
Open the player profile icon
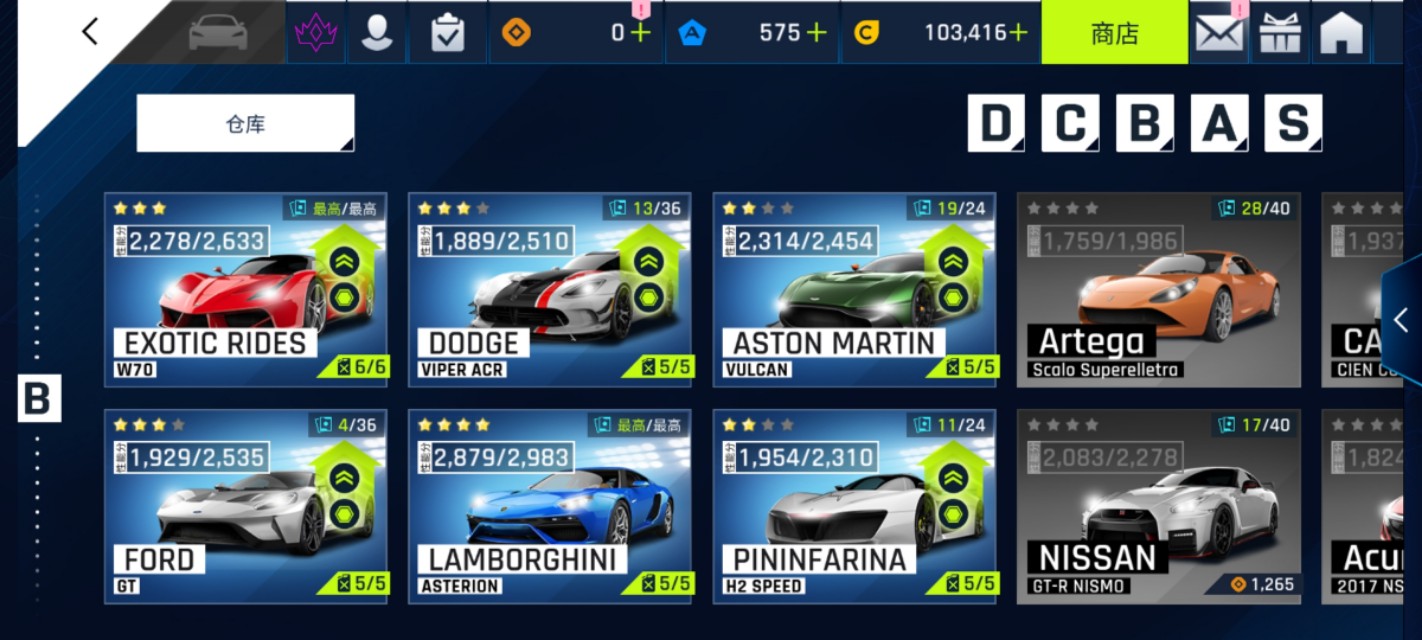[377, 33]
